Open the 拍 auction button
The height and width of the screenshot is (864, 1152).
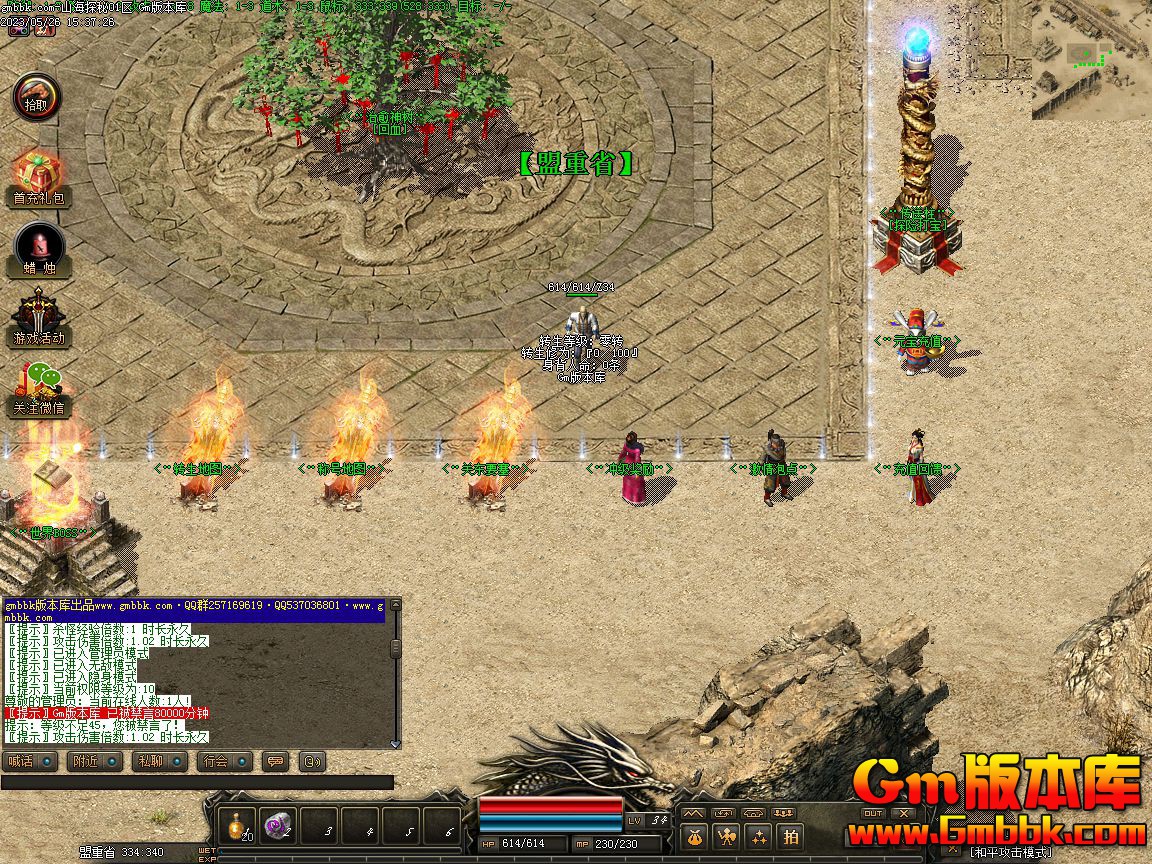click(x=791, y=837)
